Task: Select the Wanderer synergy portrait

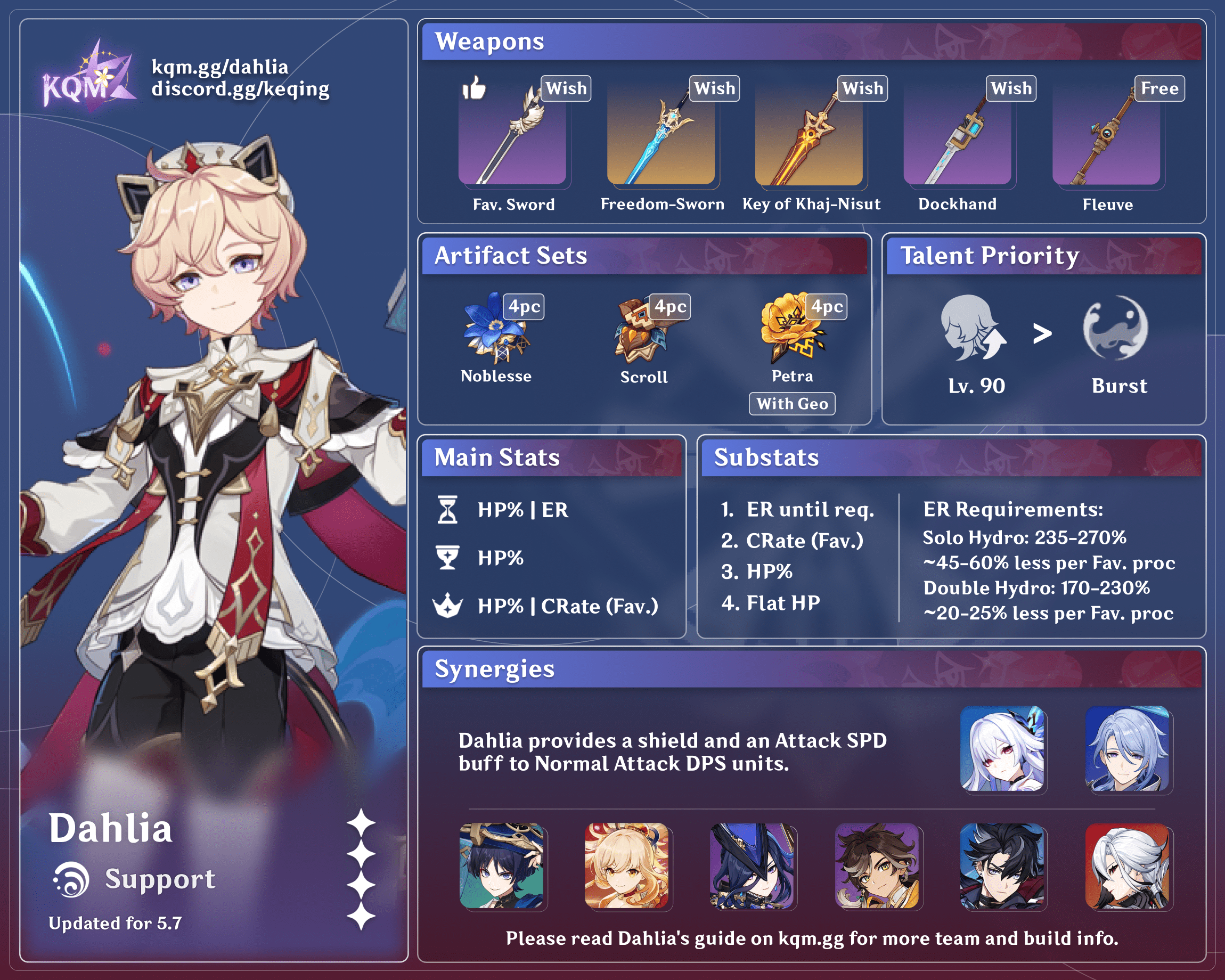Action: click(502, 866)
